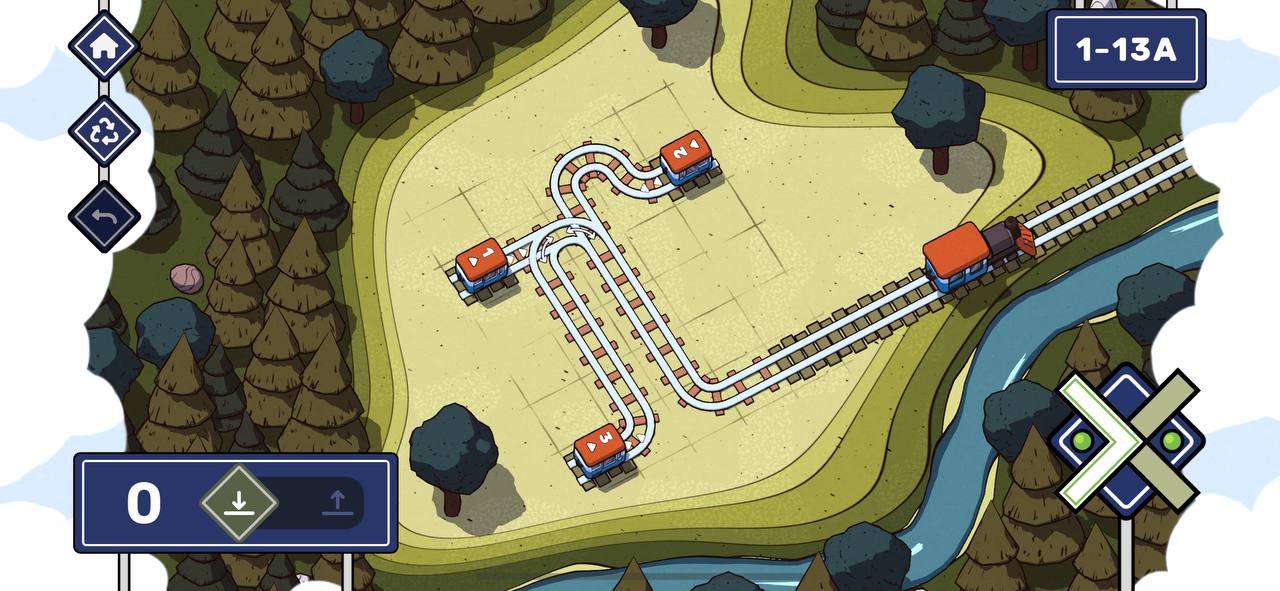1280x591 pixels.
Task: Return to the home menu
Action: coord(104,46)
